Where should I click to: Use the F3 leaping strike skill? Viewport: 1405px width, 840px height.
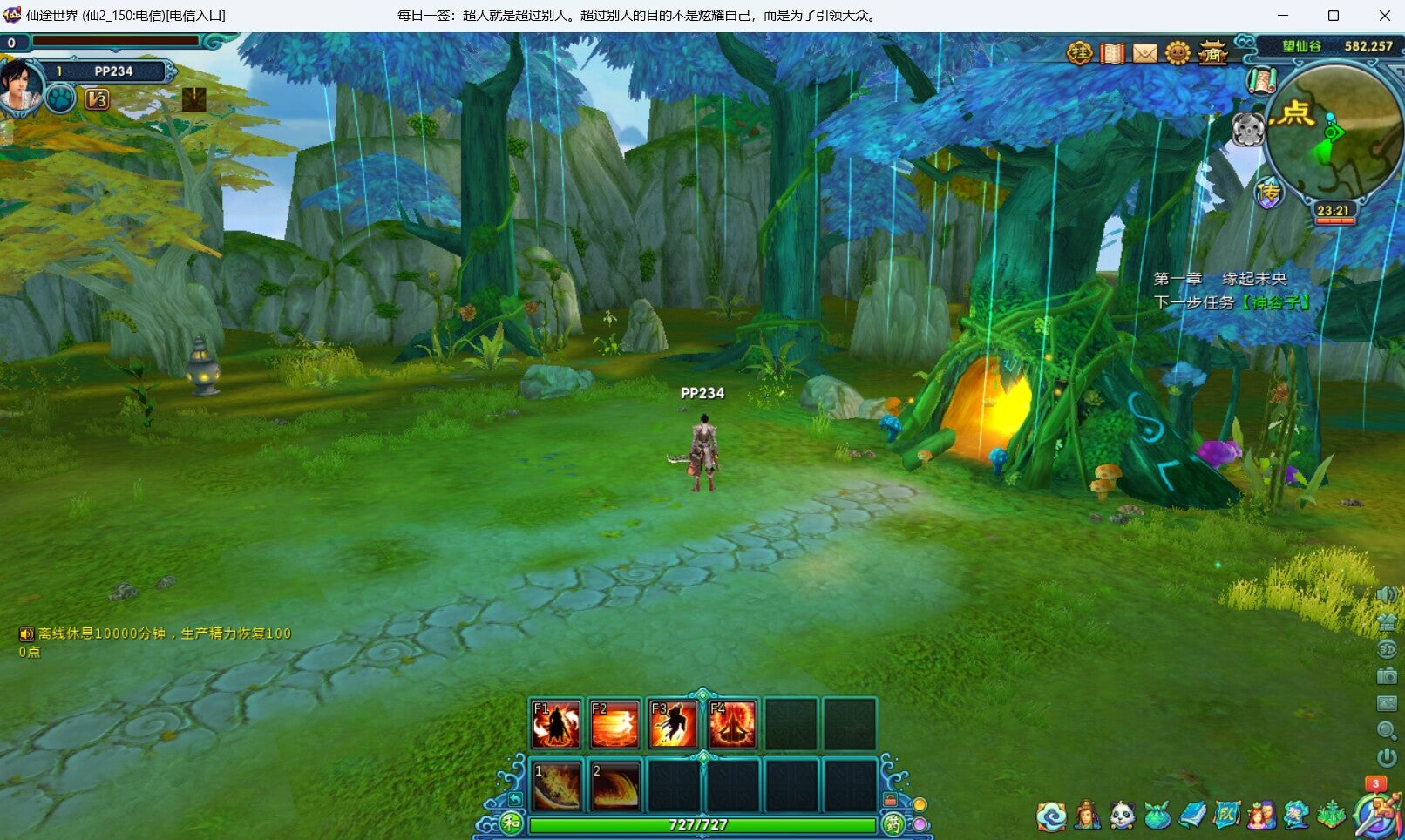pos(673,724)
